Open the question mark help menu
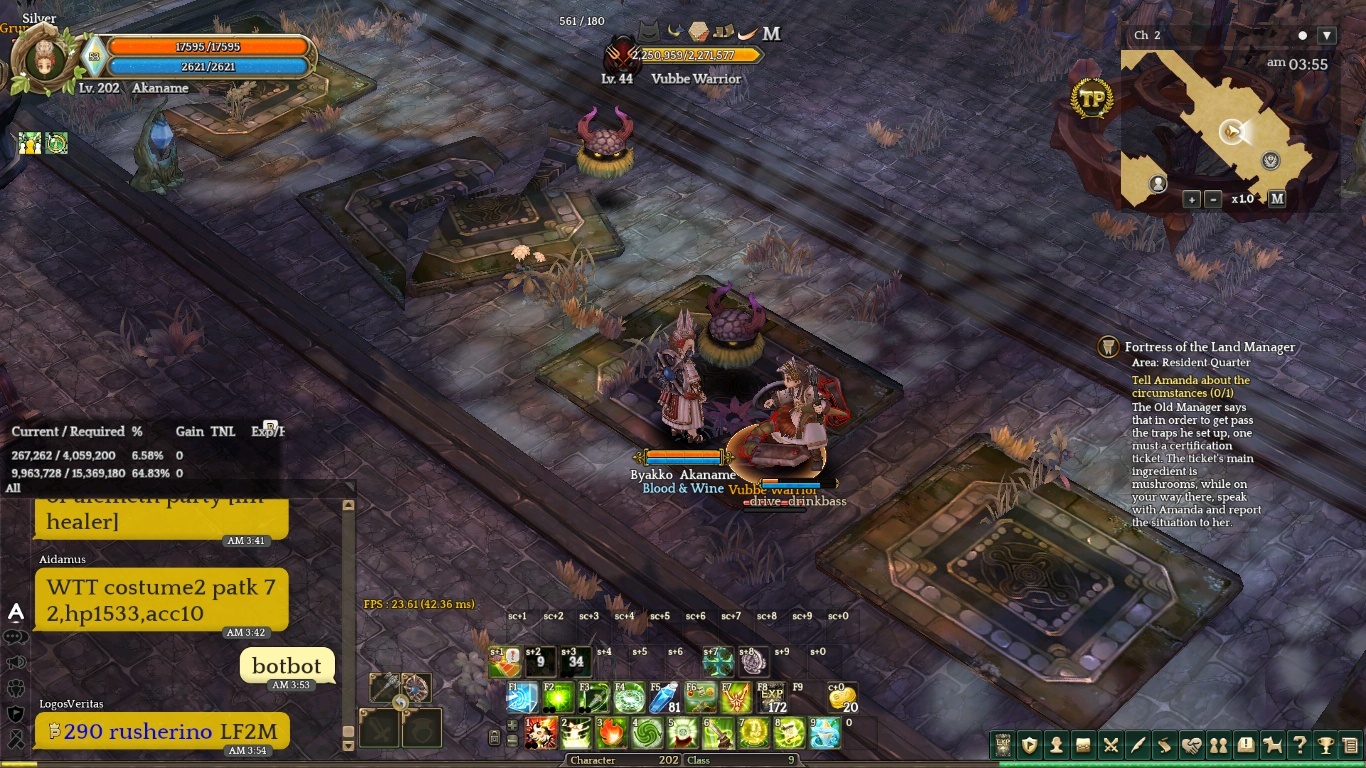1366x768 pixels. tap(1299, 745)
